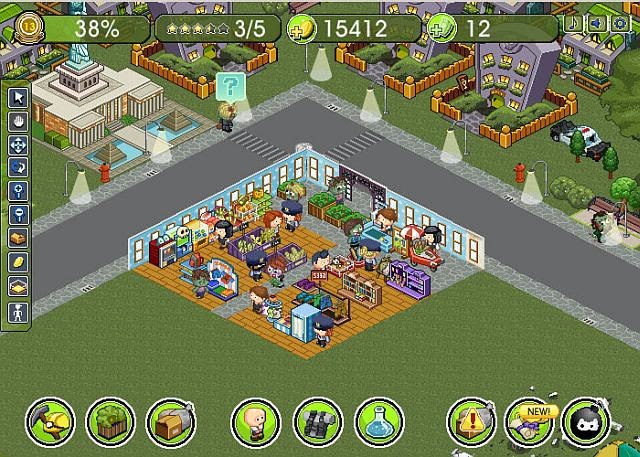Open the cardboard box inventory button
The image size is (640, 457).
click(170, 422)
